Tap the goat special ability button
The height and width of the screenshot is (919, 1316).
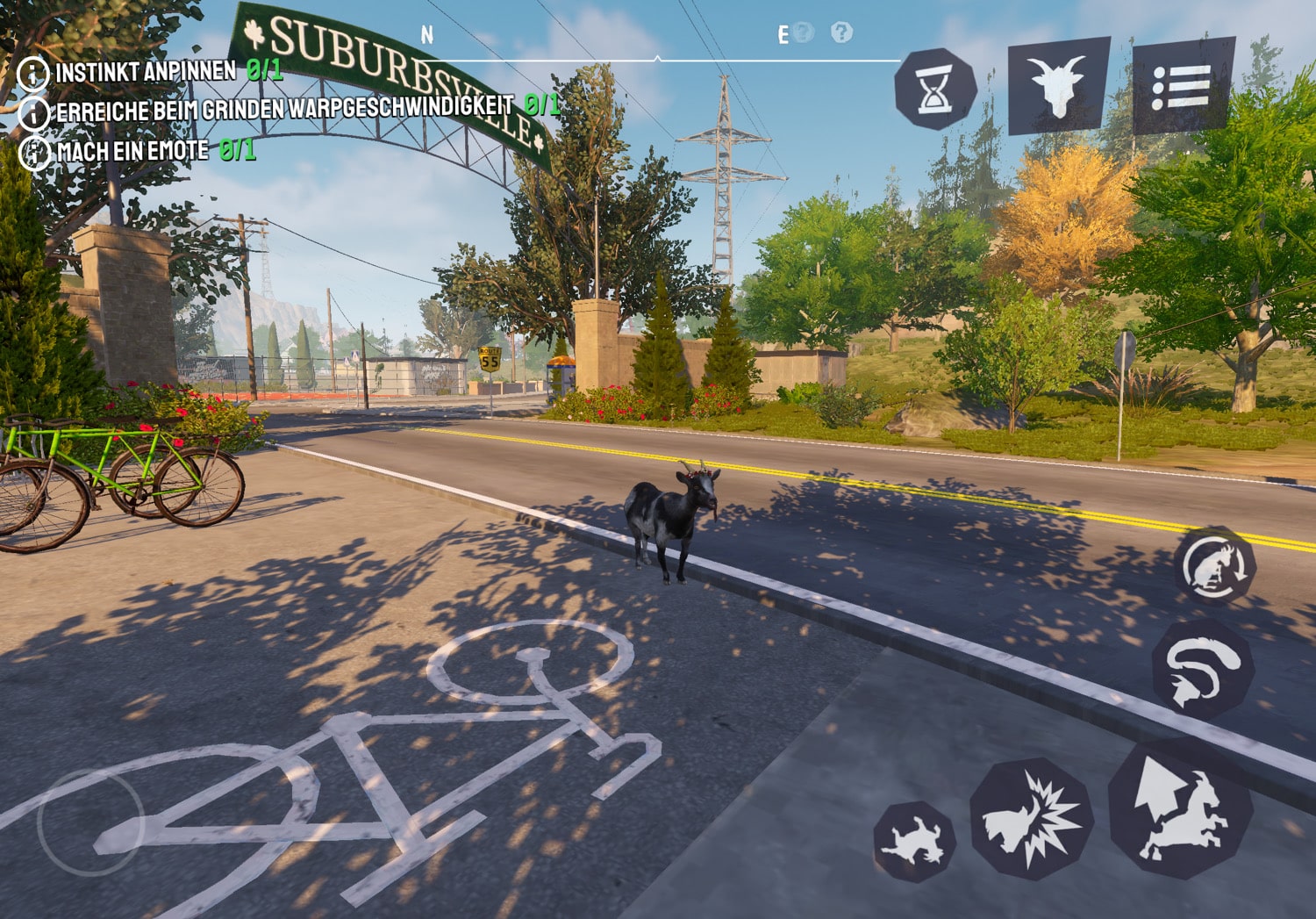tap(1216, 566)
